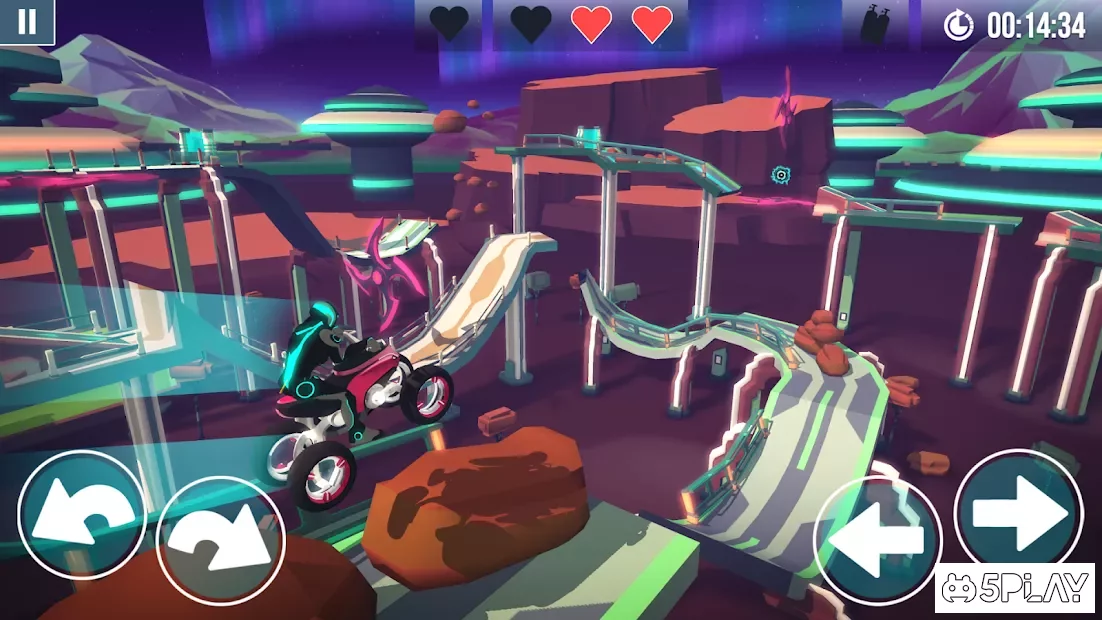Hit the left arrow brake button
Viewport: 1102px width, 620px height.
[877, 541]
